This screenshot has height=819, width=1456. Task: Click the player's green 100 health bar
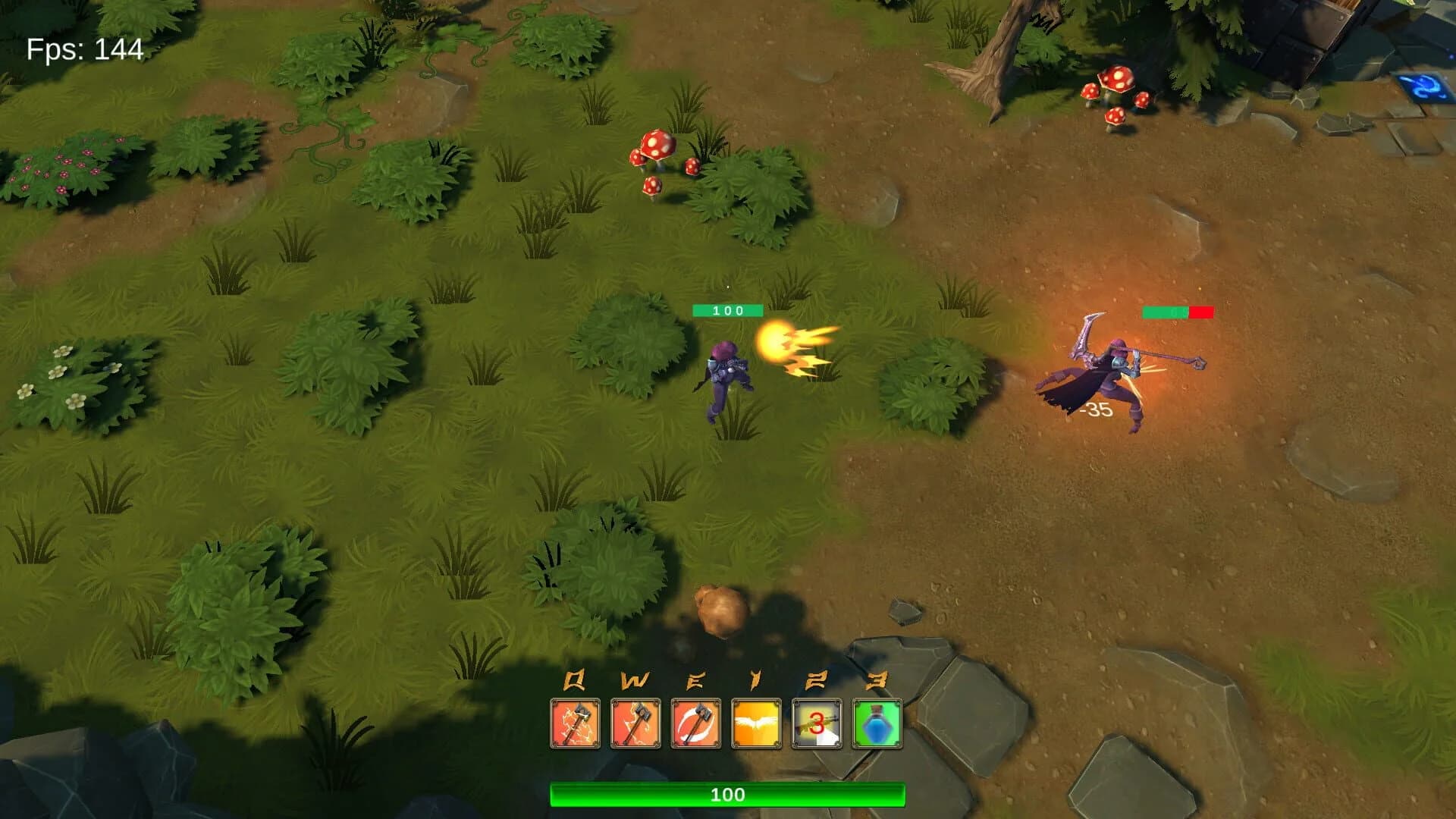click(x=726, y=309)
